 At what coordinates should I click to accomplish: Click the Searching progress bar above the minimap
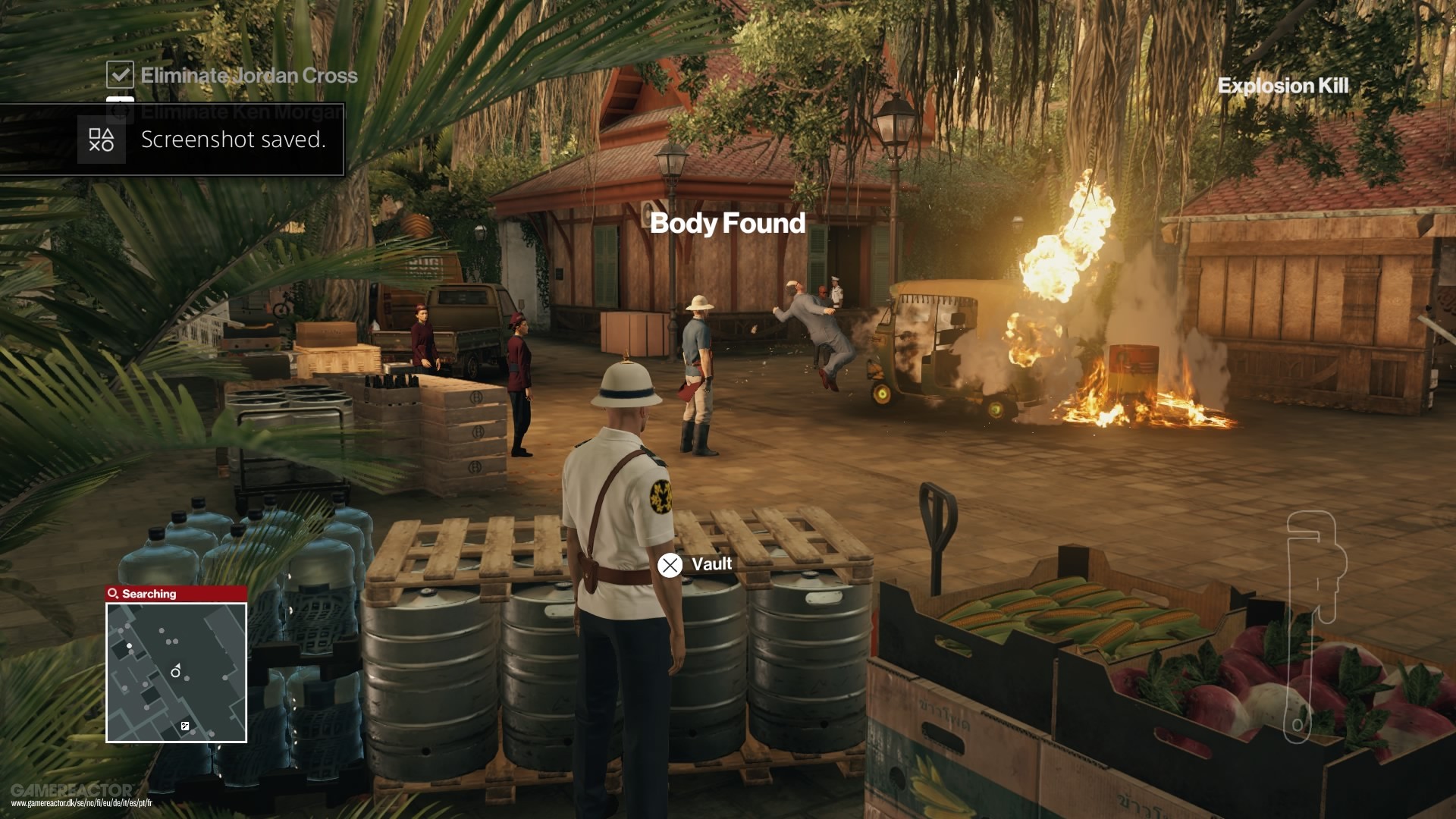pos(176,594)
